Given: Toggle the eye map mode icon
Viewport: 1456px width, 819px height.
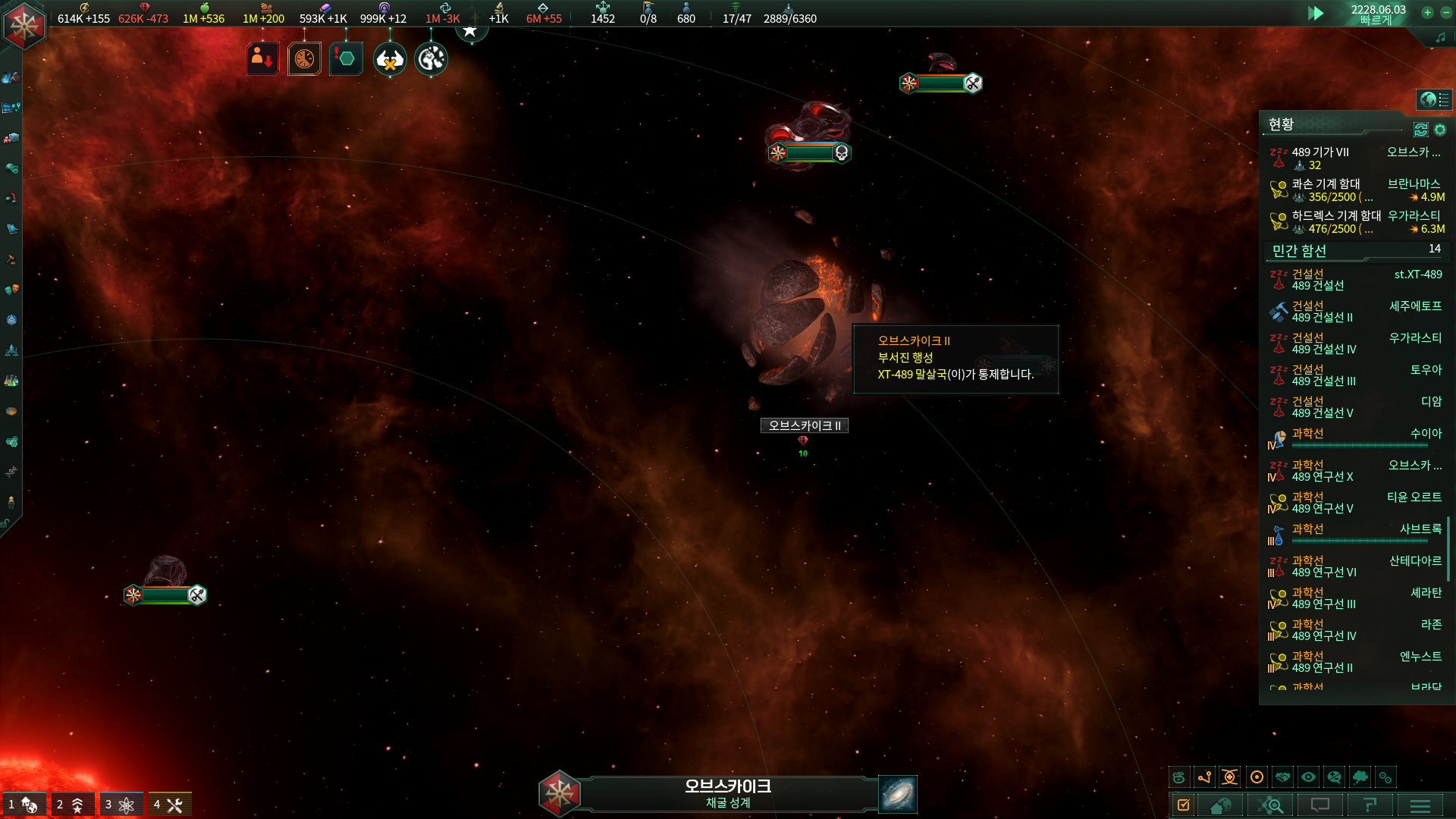Looking at the screenshot, I should 1308,777.
